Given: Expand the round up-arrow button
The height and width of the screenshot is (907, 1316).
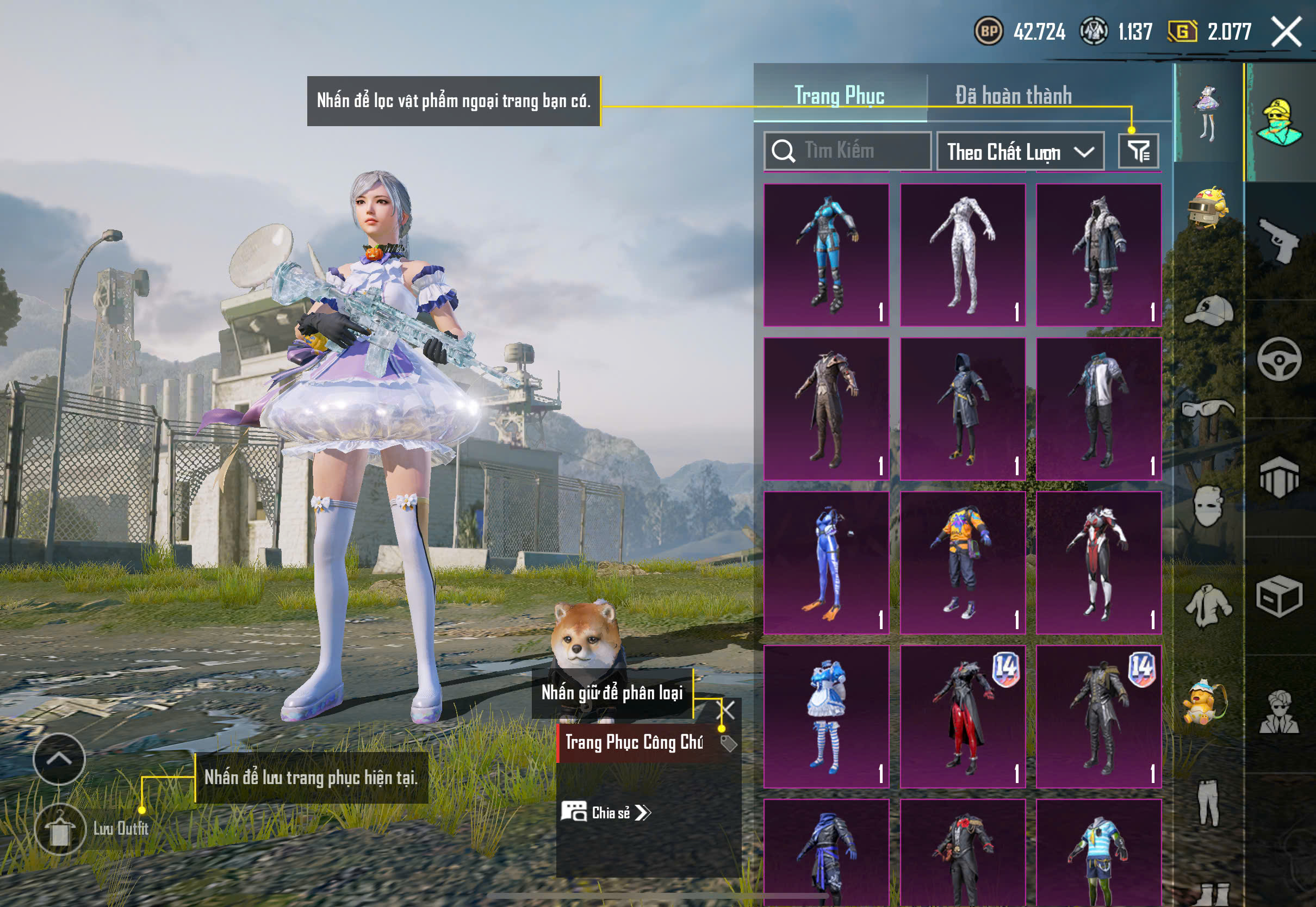Looking at the screenshot, I should pyautogui.click(x=59, y=759).
